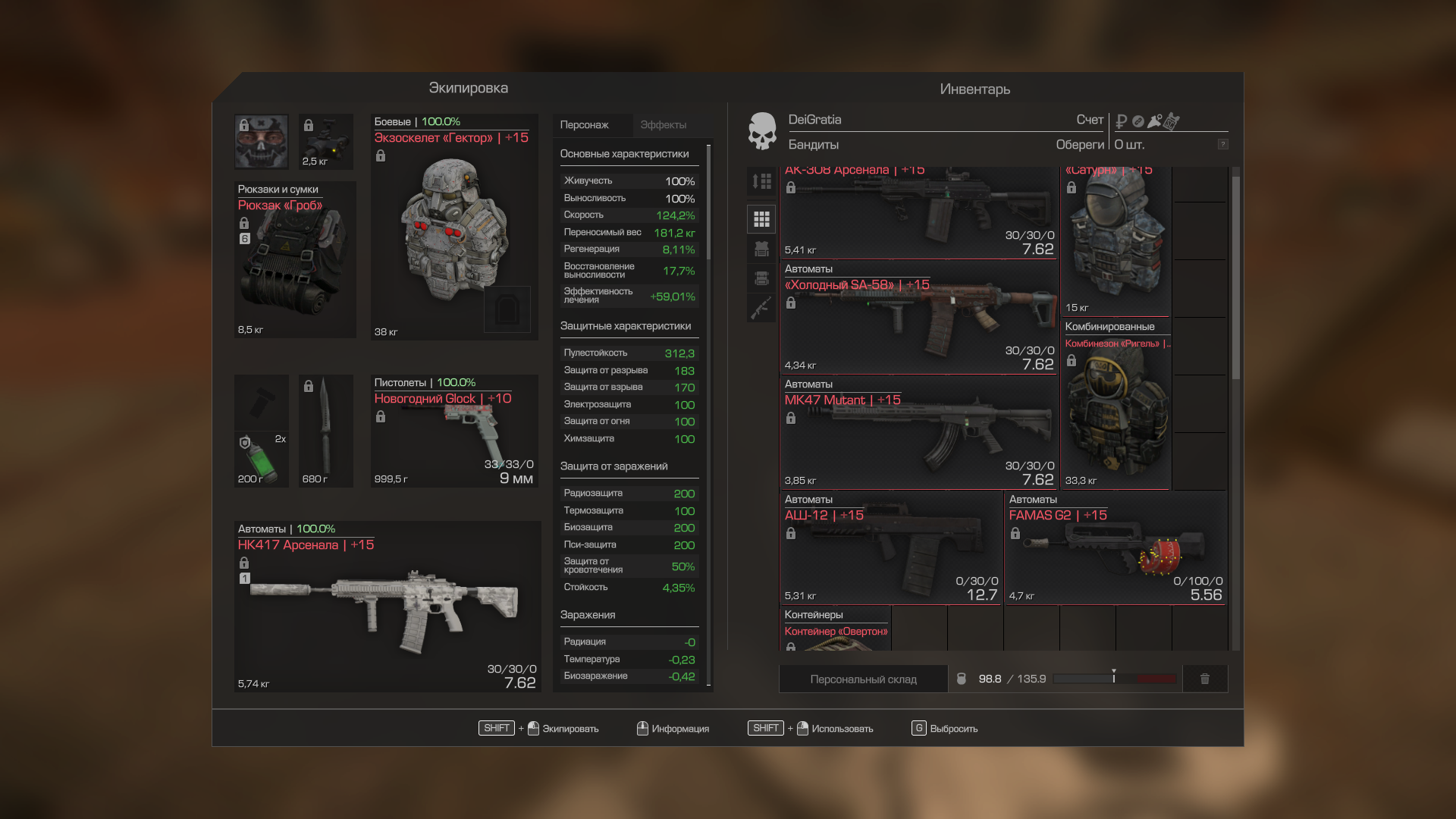
Task: Show all items with grid filter
Action: point(761,220)
